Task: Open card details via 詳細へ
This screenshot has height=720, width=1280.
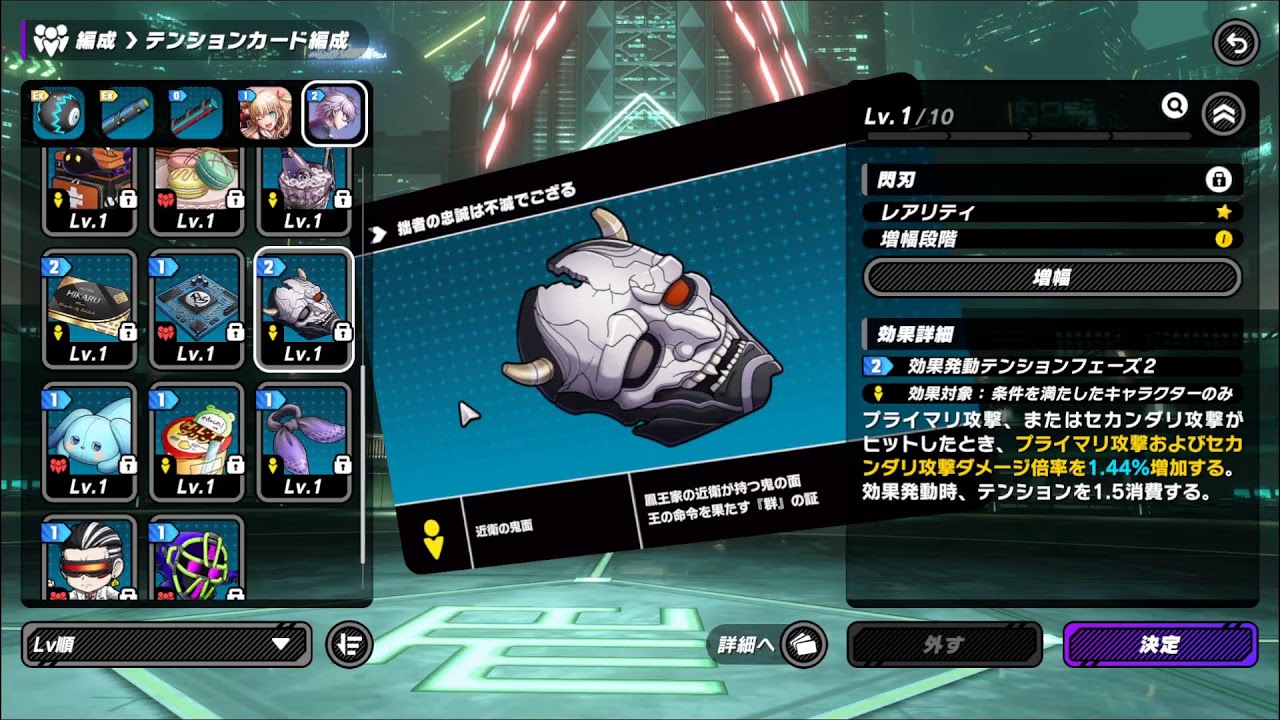Action: pos(767,645)
